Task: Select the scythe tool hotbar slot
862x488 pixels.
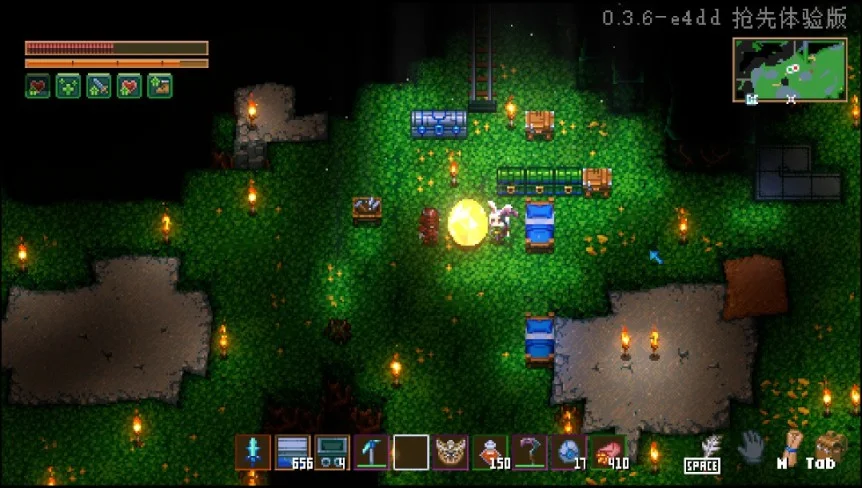Action: click(x=530, y=452)
